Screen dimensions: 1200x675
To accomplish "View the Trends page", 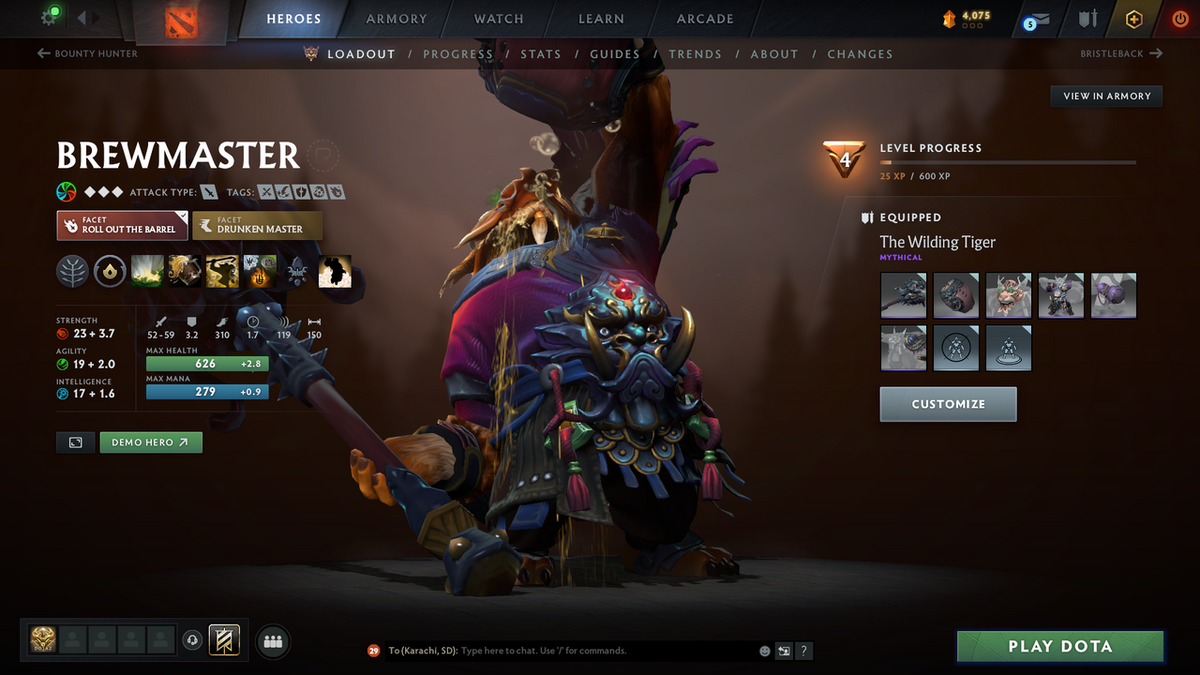I will (x=695, y=54).
